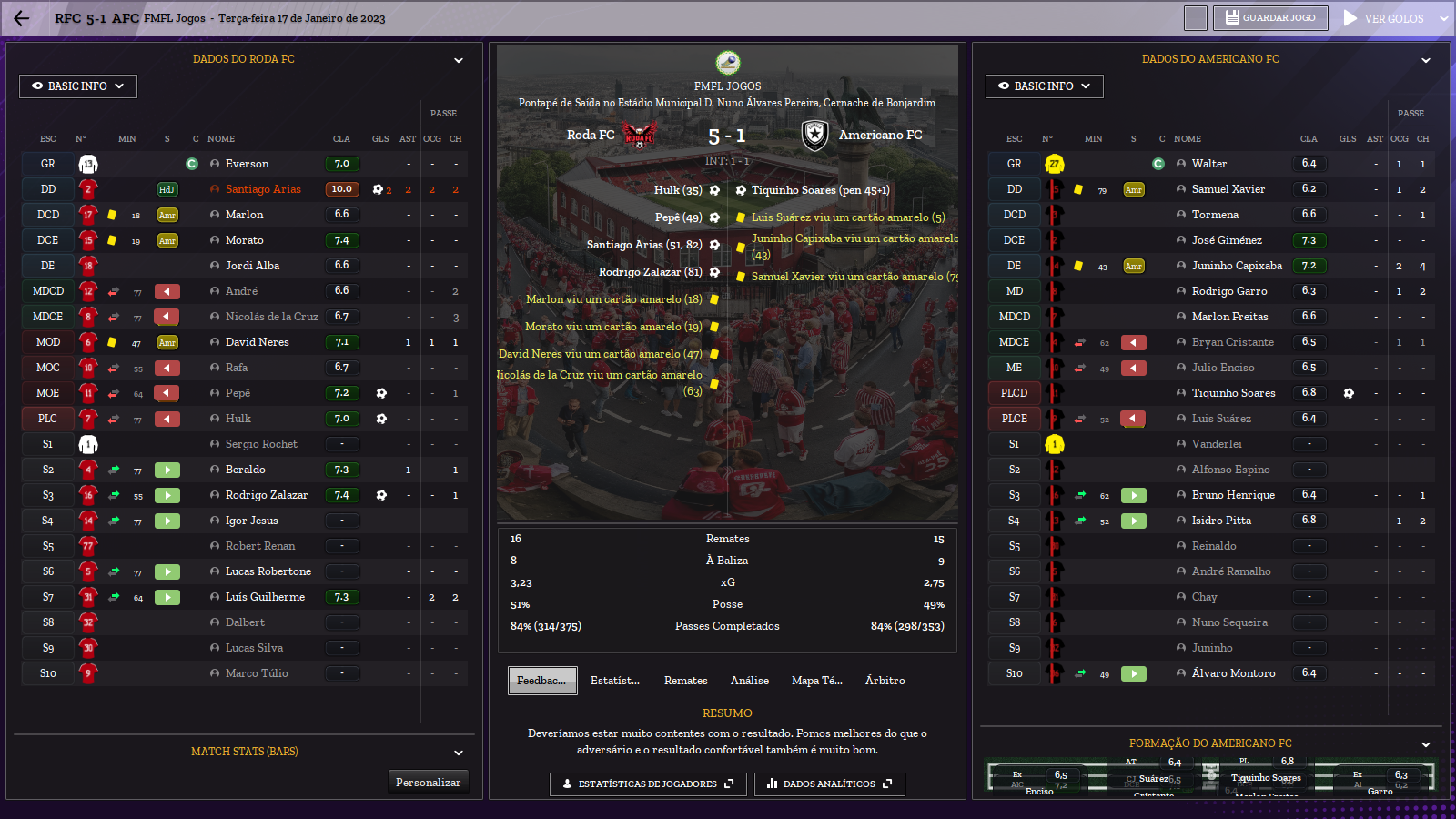View the Árbitro tab
Viewport: 1456px width, 819px height.
pos(885,681)
